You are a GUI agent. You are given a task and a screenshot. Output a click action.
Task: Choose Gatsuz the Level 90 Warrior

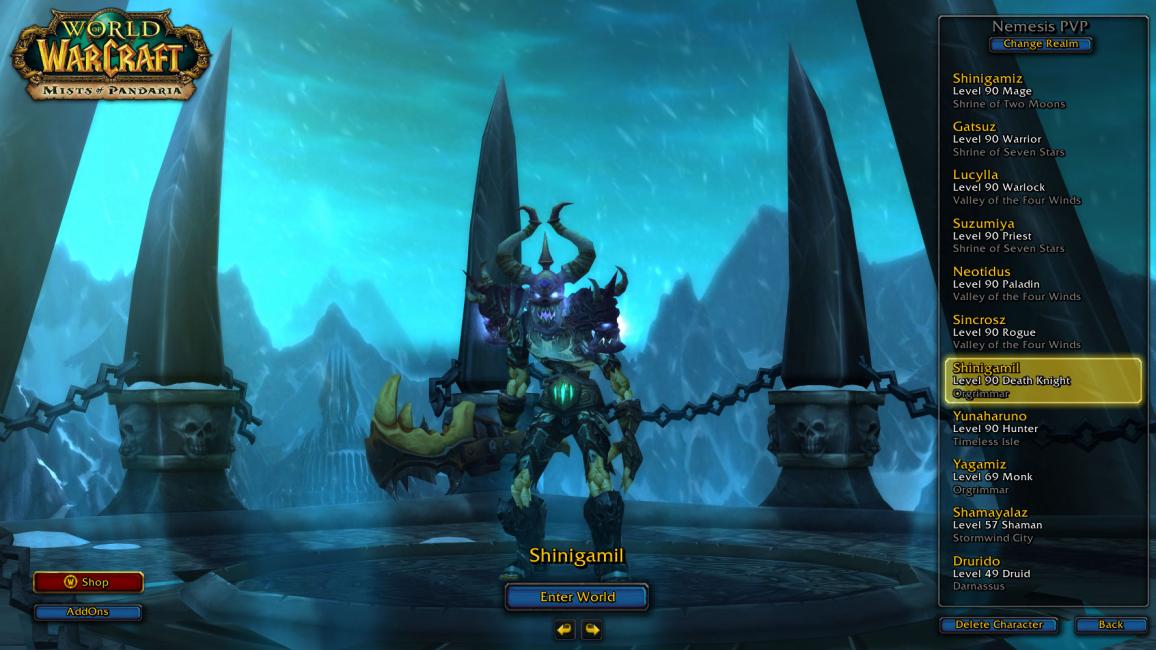pos(1040,139)
